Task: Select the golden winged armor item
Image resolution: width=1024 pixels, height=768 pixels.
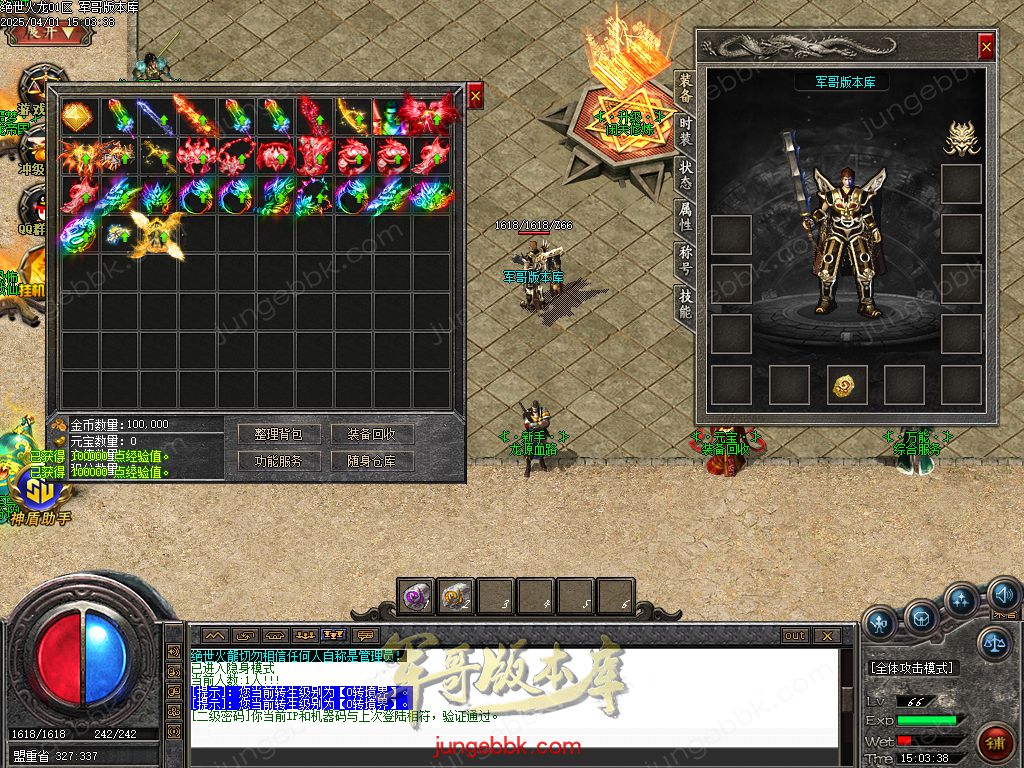Action: click(x=156, y=236)
